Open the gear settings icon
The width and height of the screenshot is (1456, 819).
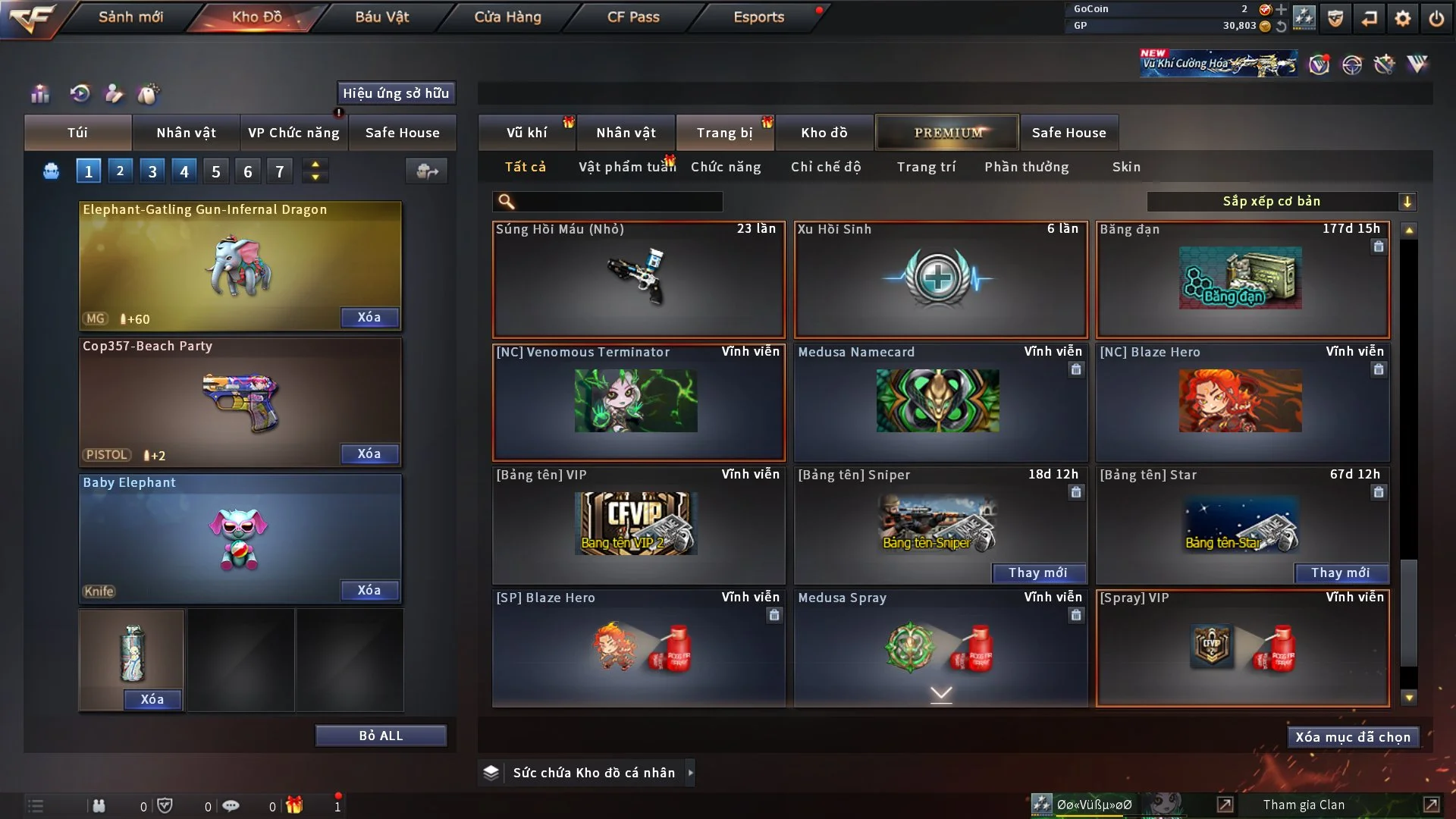1403,18
